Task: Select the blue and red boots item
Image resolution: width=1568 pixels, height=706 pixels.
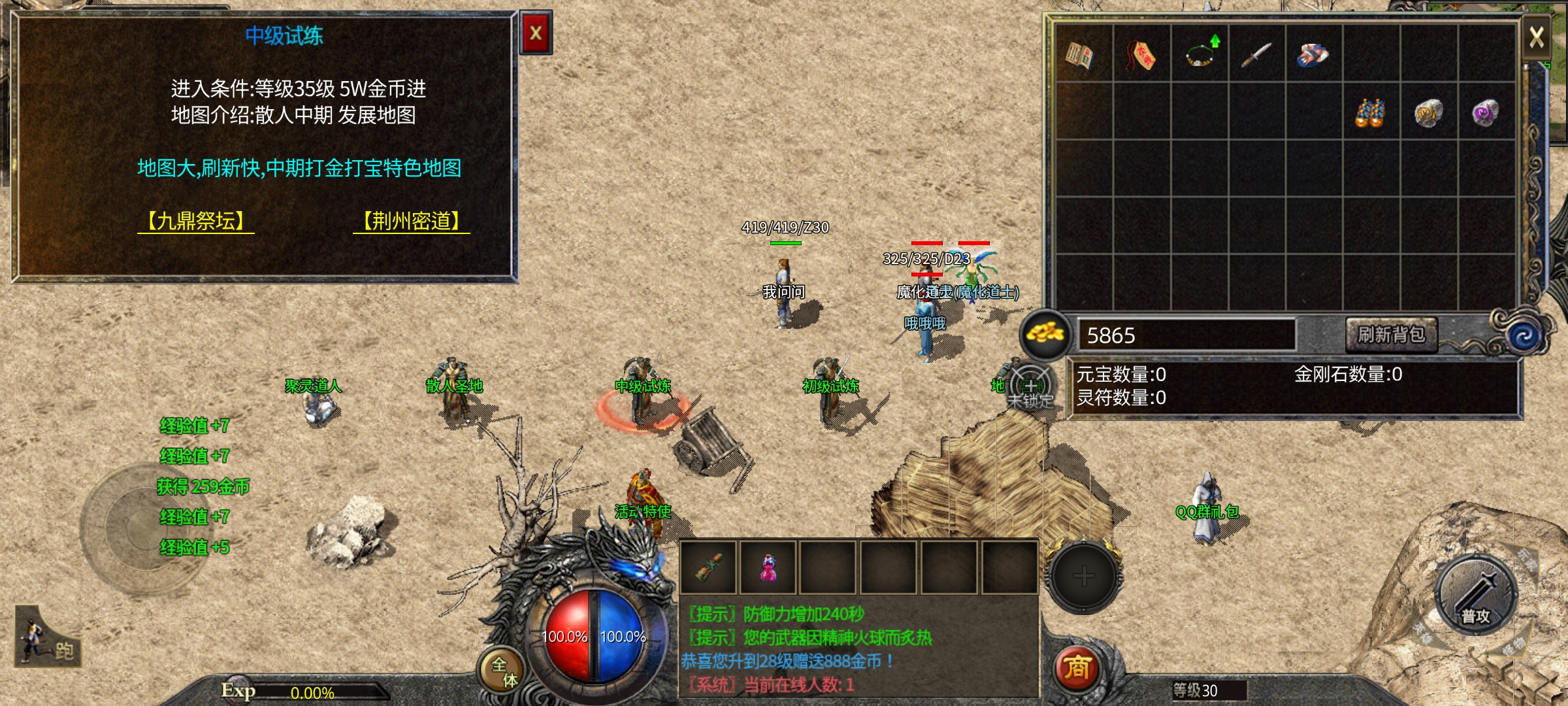Action: tap(1313, 55)
